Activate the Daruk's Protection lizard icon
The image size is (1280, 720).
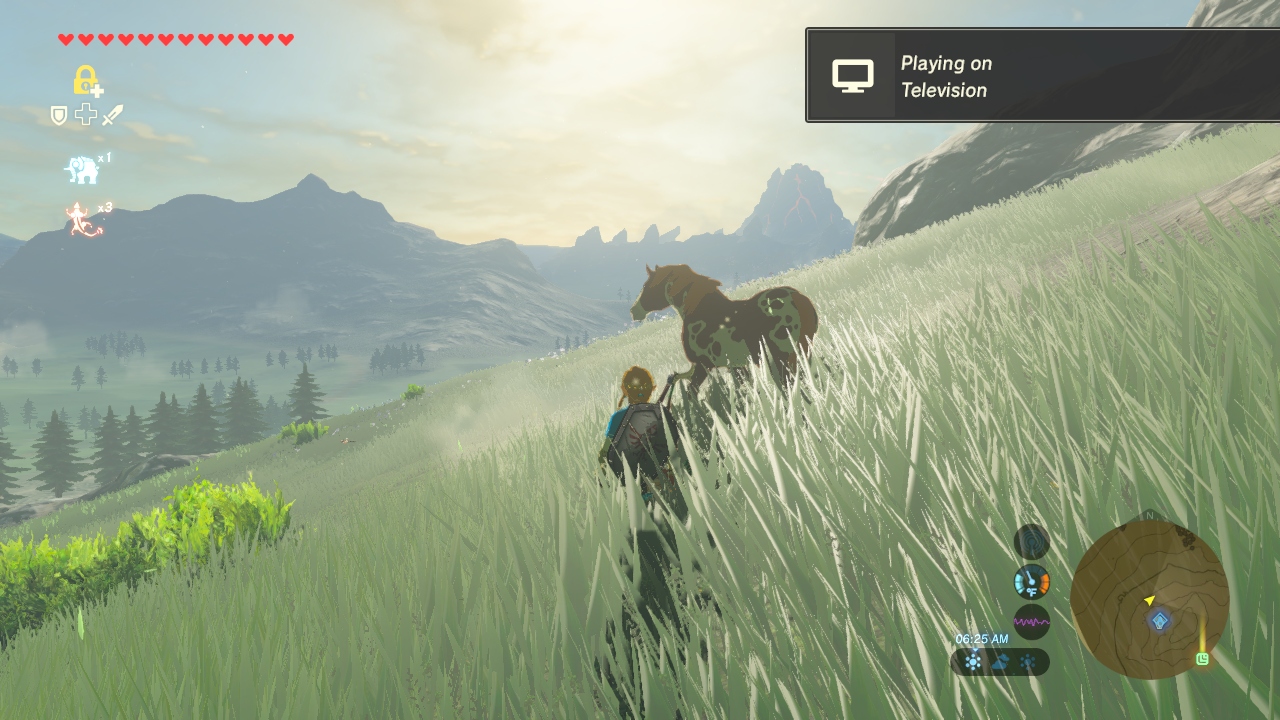(x=84, y=219)
